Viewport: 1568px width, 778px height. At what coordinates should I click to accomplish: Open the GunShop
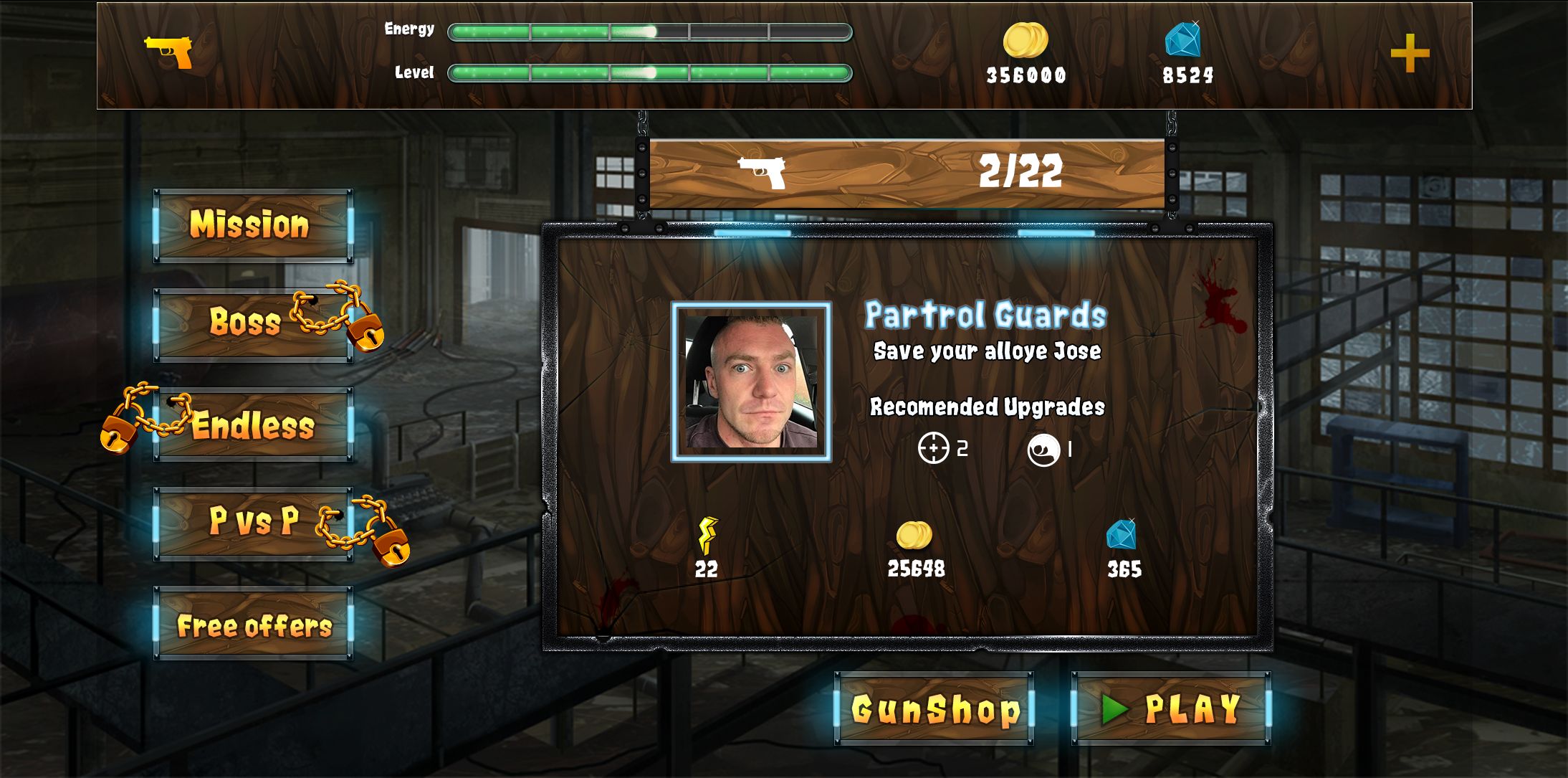pos(934,708)
